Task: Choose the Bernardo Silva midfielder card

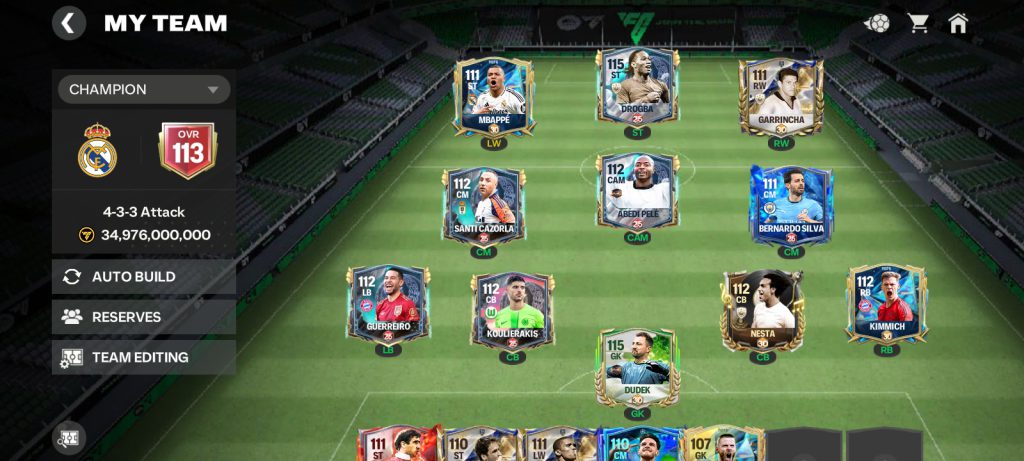Action: 791,204
